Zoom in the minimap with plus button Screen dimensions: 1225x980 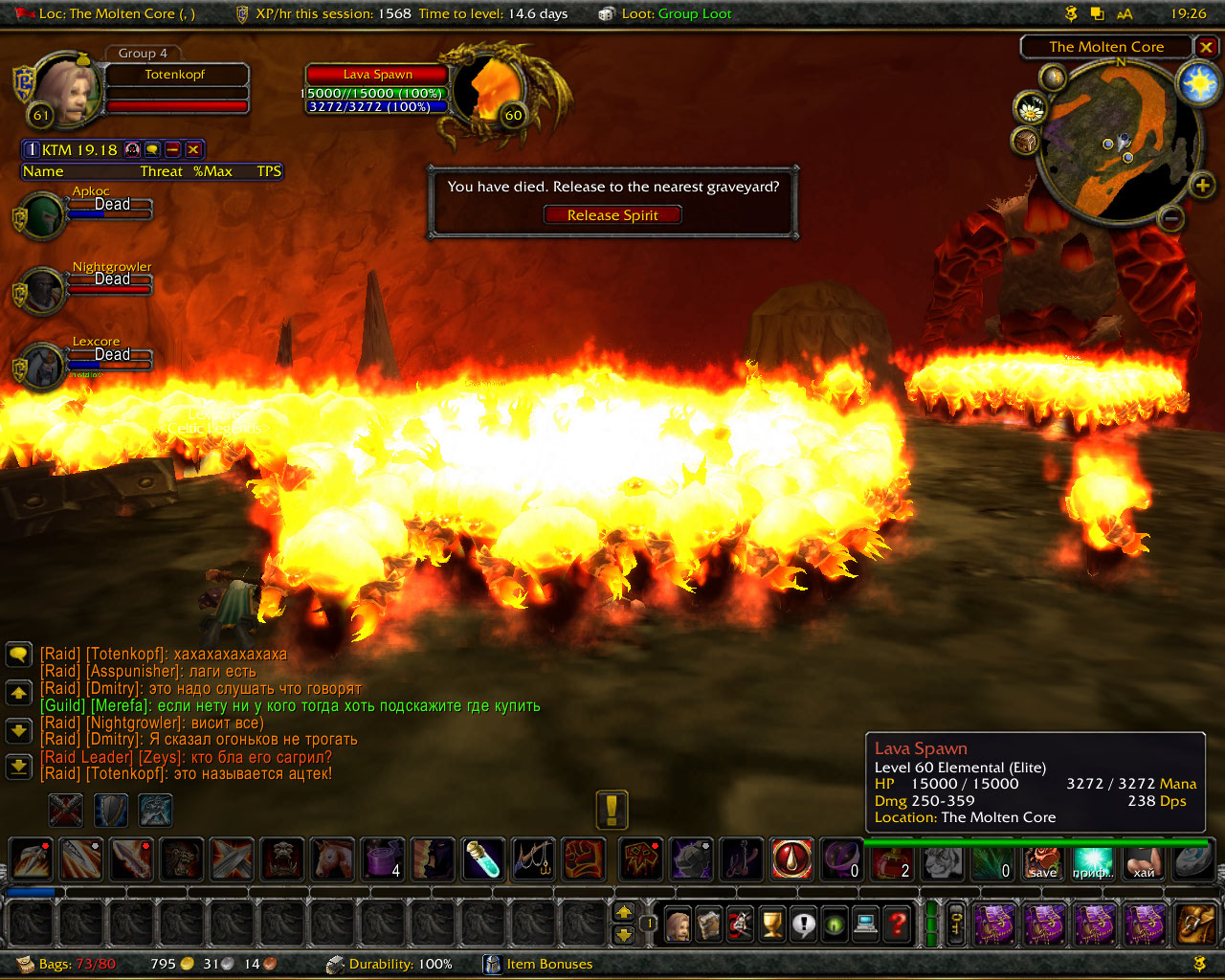(1202, 185)
